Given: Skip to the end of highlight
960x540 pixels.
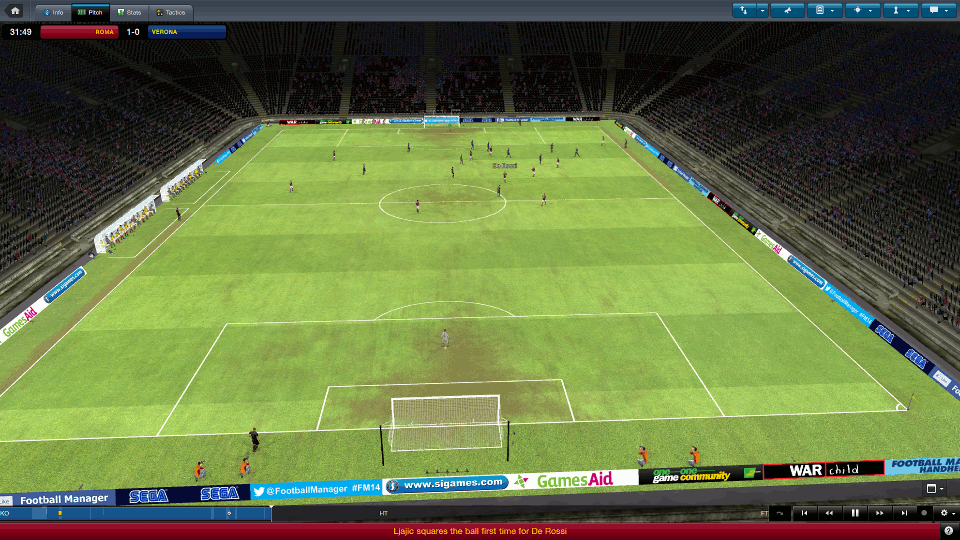Looking at the screenshot, I should (x=905, y=513).
